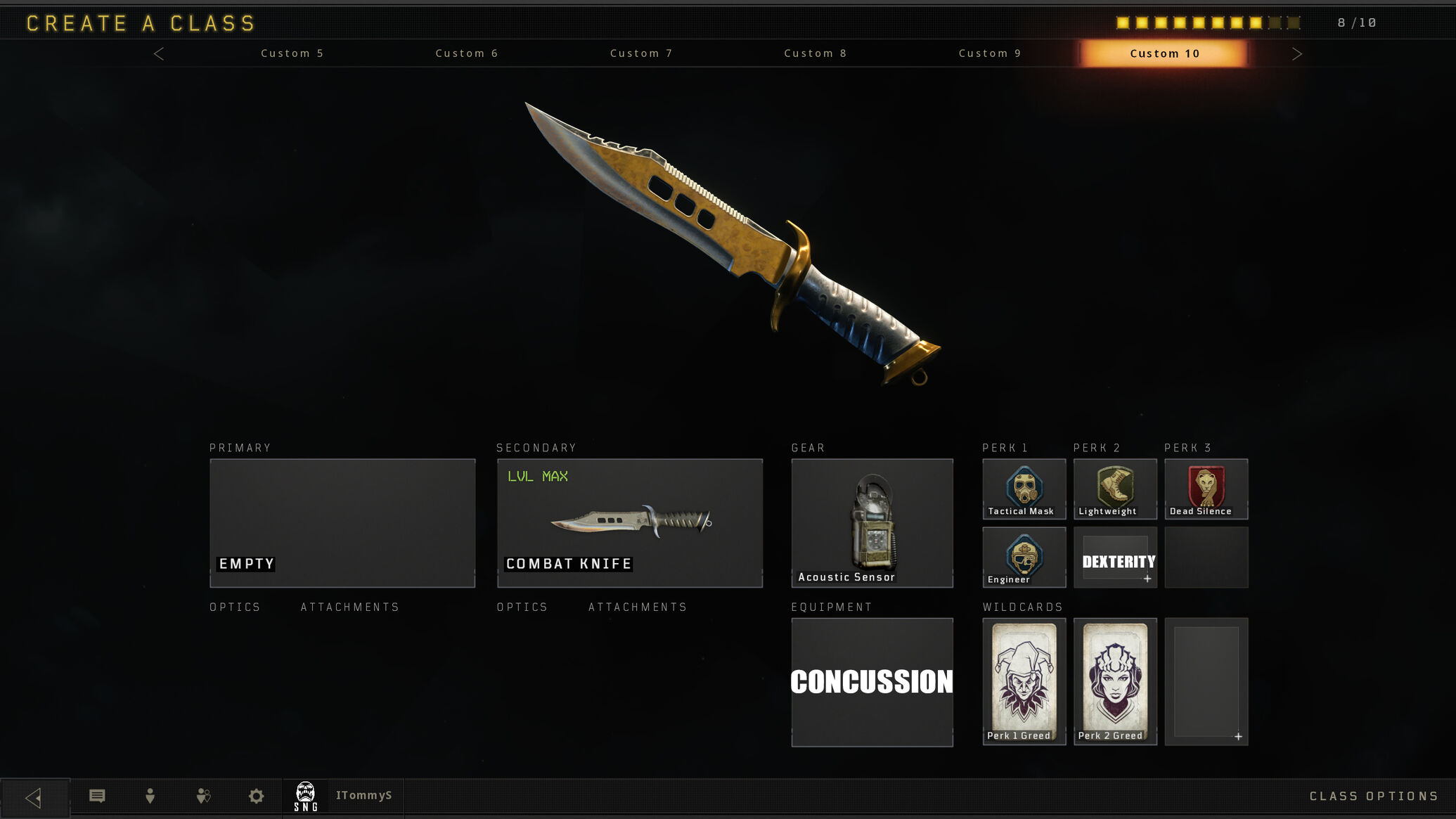Select the Combat Knife secondary slot
The width and height of the screenshot is (1456, 819).
[630, 523]
